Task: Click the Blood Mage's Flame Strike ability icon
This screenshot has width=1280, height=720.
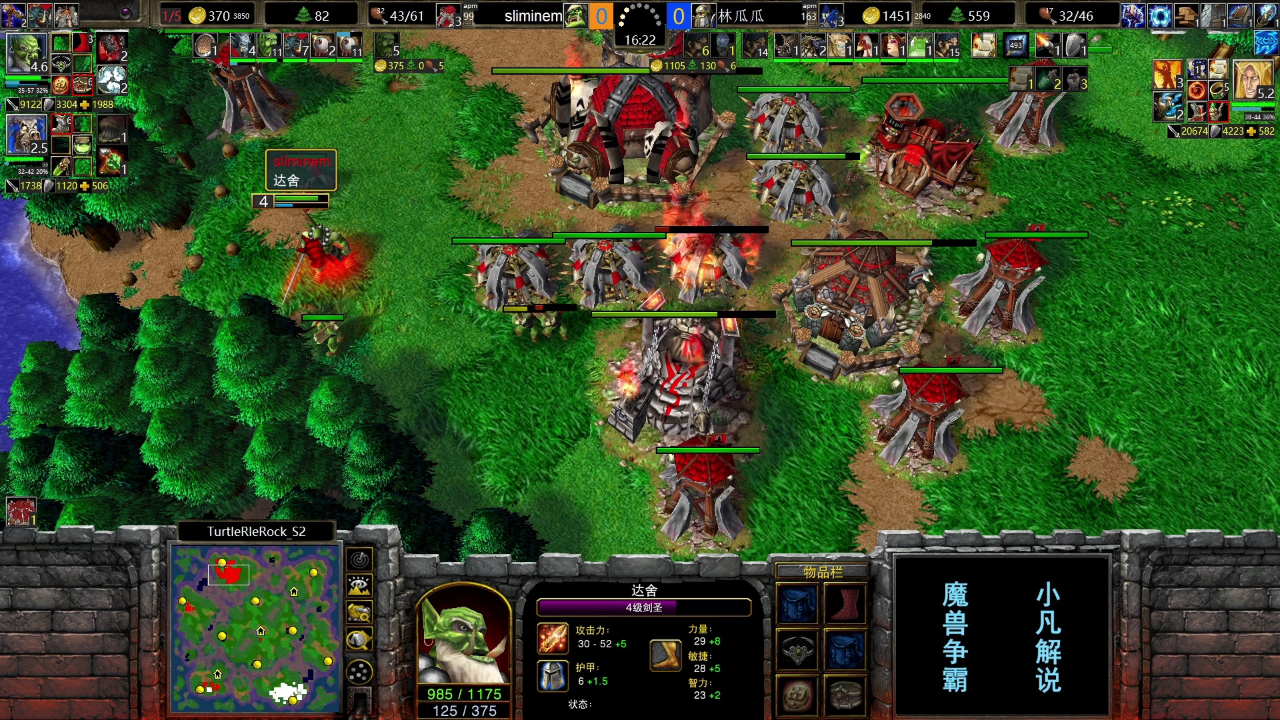Action: click(1167, 75)
